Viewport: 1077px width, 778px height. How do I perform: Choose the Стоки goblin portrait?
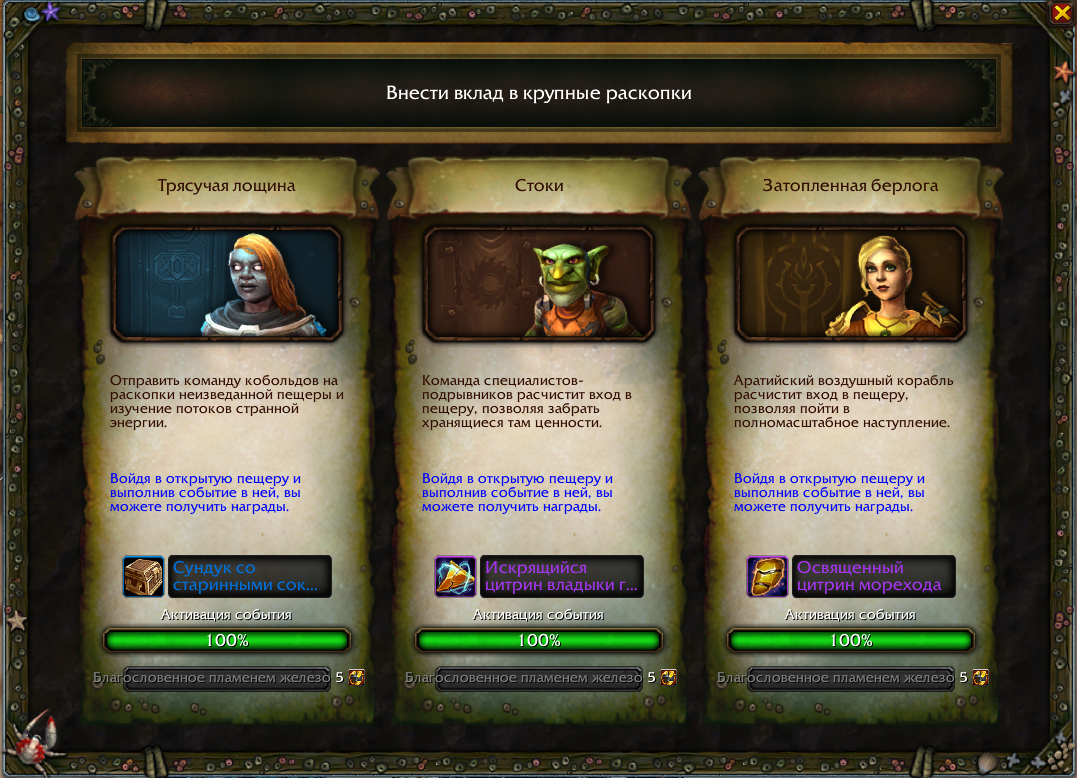[539, 284]
